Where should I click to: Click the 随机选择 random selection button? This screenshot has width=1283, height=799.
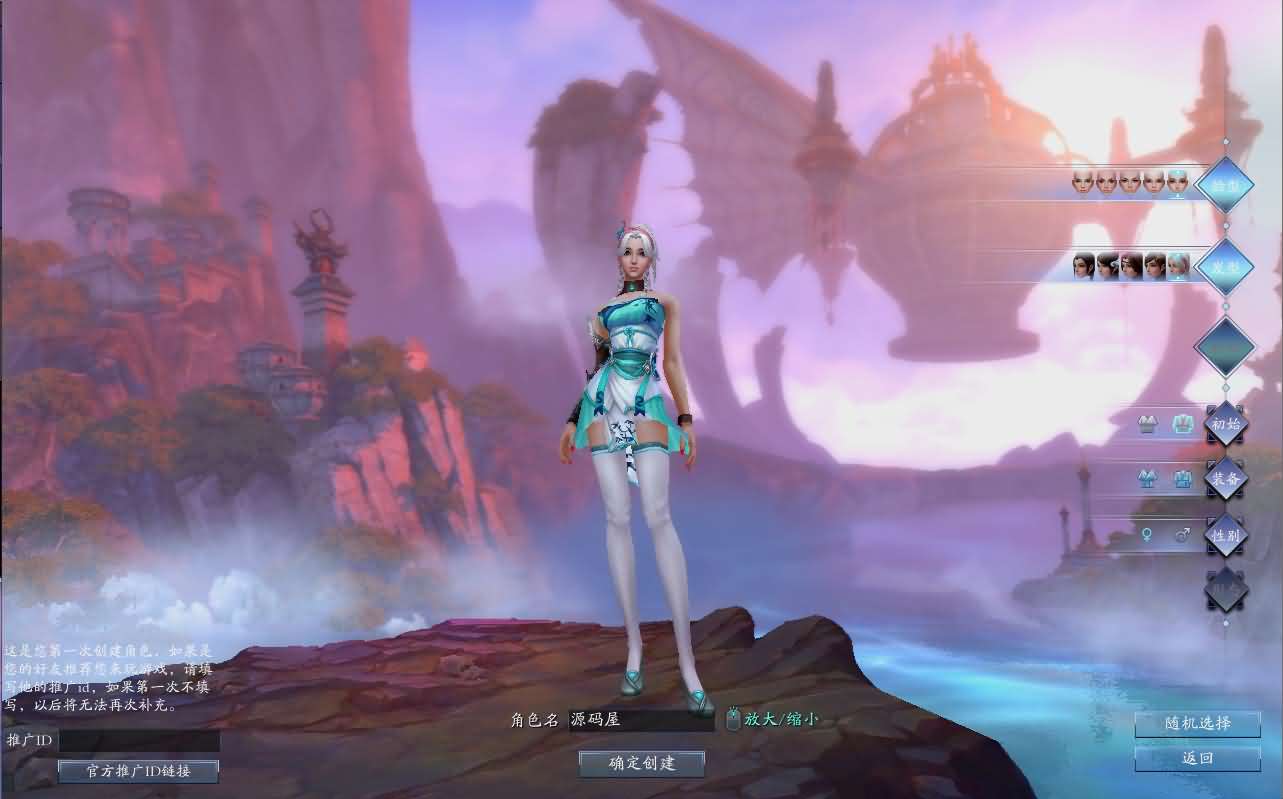[1197, 724]
